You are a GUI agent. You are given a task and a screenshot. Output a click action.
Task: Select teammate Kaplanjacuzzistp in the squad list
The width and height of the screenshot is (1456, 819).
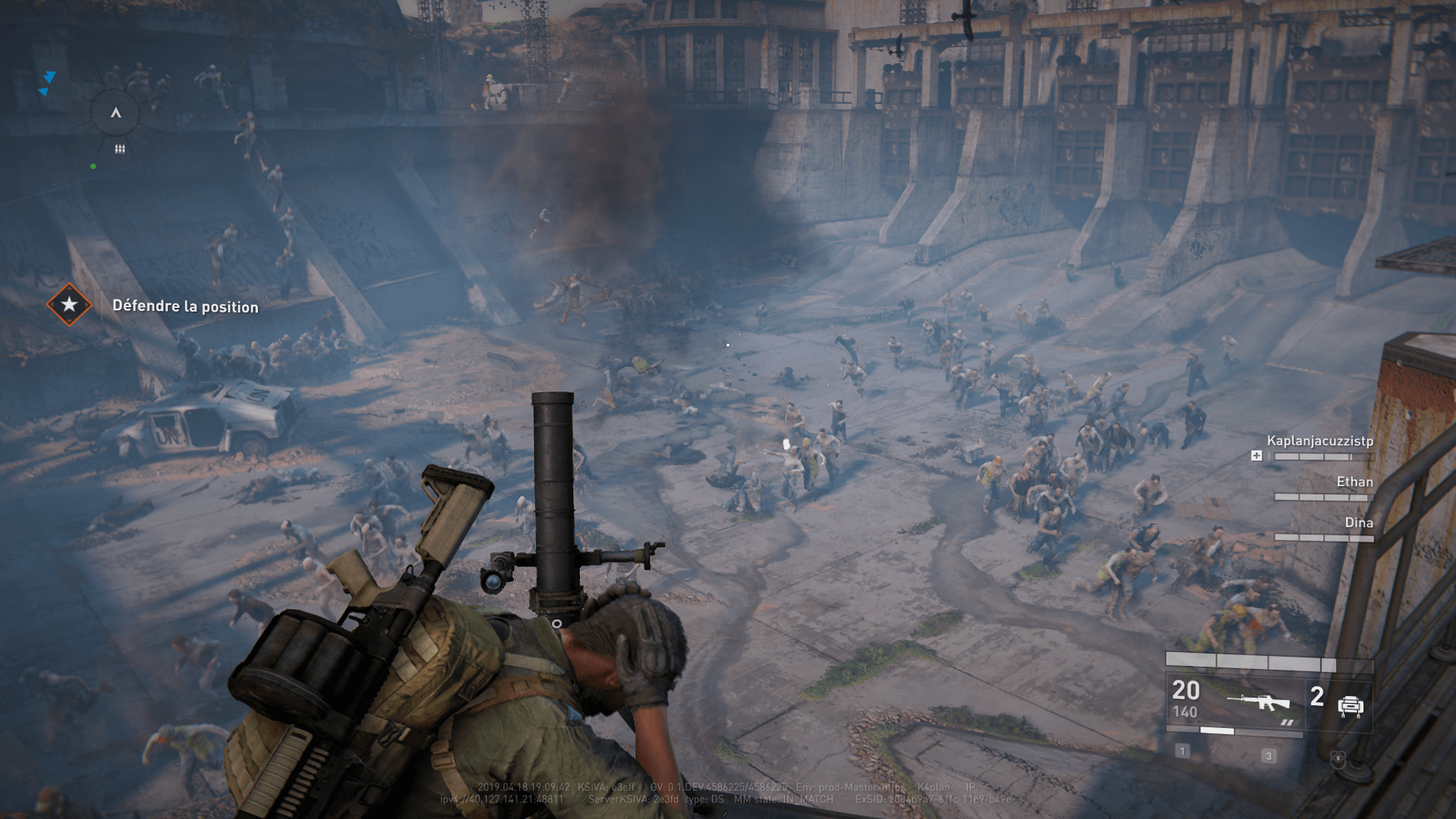click(x=1319, y=441)
